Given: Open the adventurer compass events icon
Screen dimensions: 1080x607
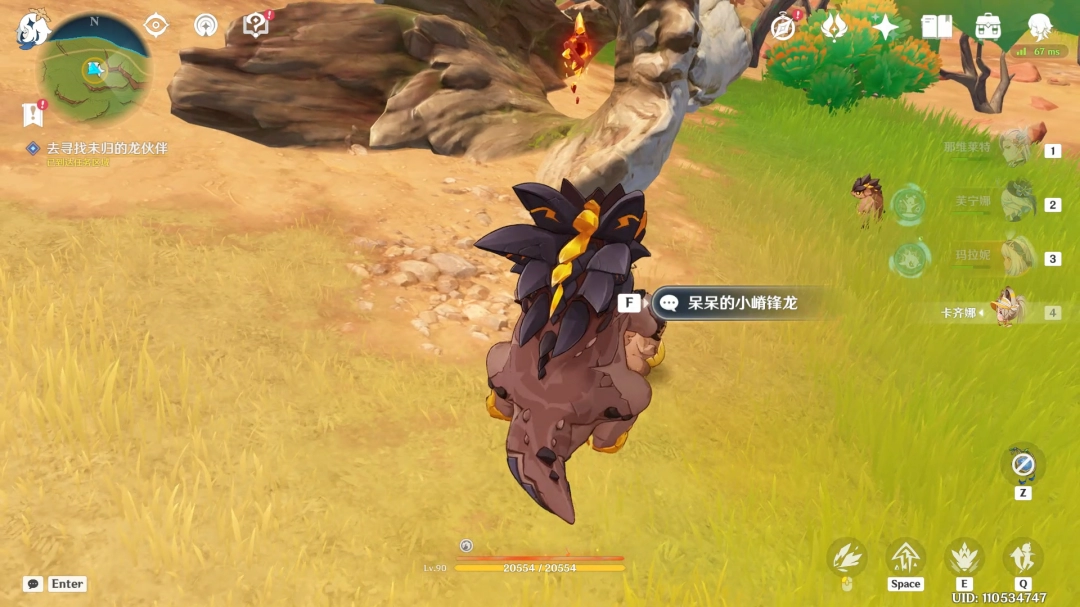Looking at the screenshot, I should point(783,27).
